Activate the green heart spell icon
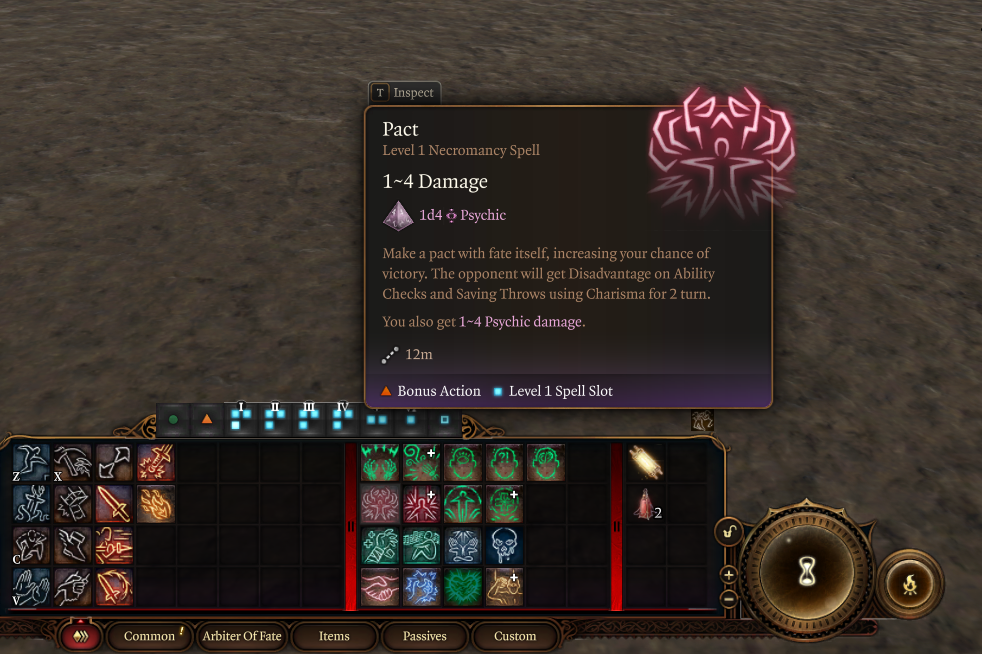 463,588
